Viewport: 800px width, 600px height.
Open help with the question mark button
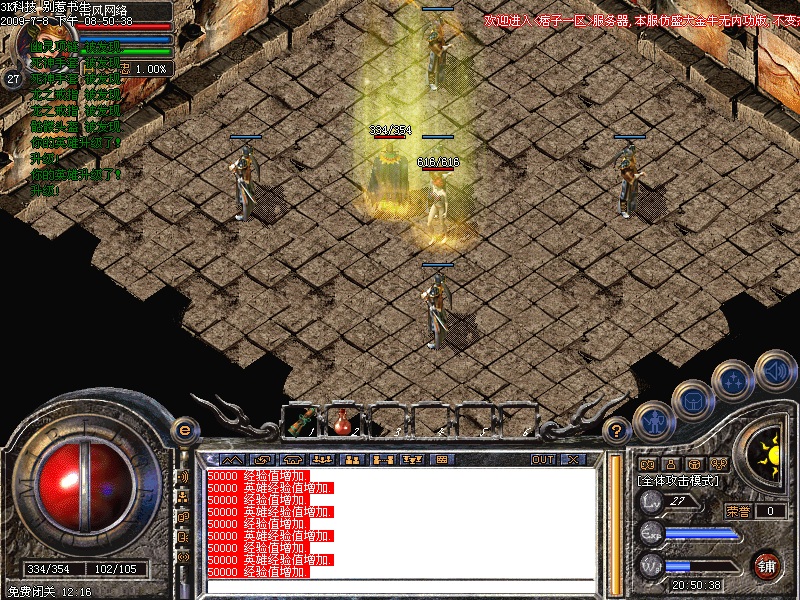[617, 432]
